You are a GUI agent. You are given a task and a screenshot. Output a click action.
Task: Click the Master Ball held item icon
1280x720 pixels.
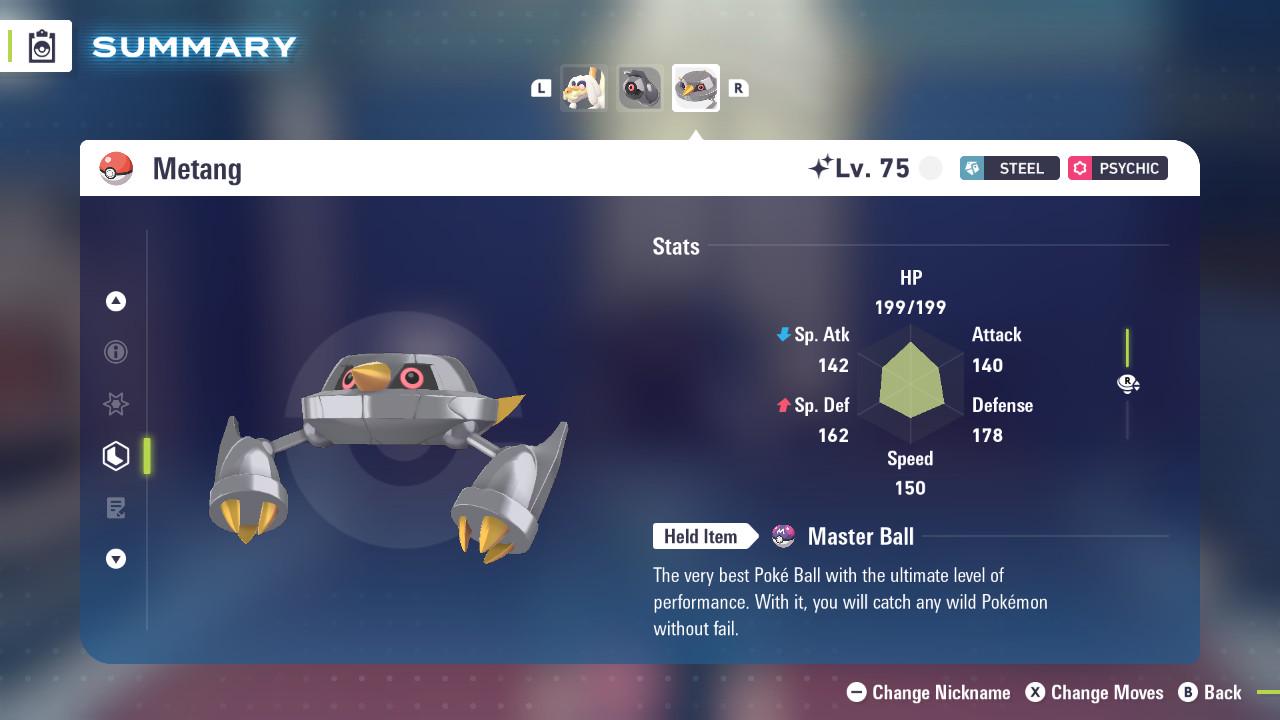coord(781,536)
